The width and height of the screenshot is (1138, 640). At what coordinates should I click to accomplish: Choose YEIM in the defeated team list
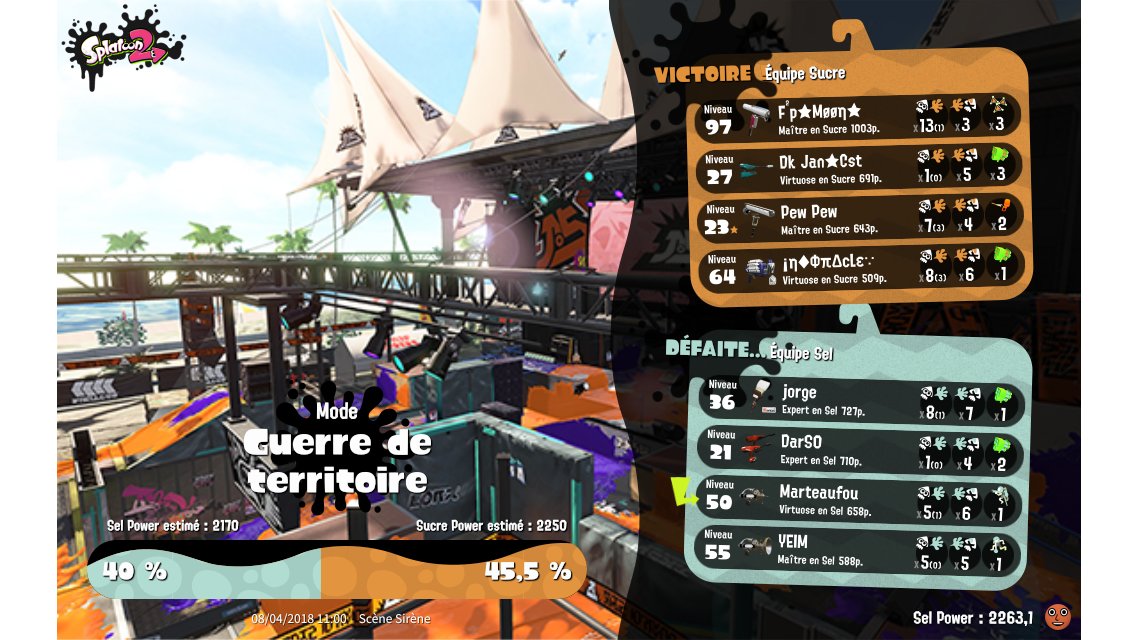[x=860, y=551]
